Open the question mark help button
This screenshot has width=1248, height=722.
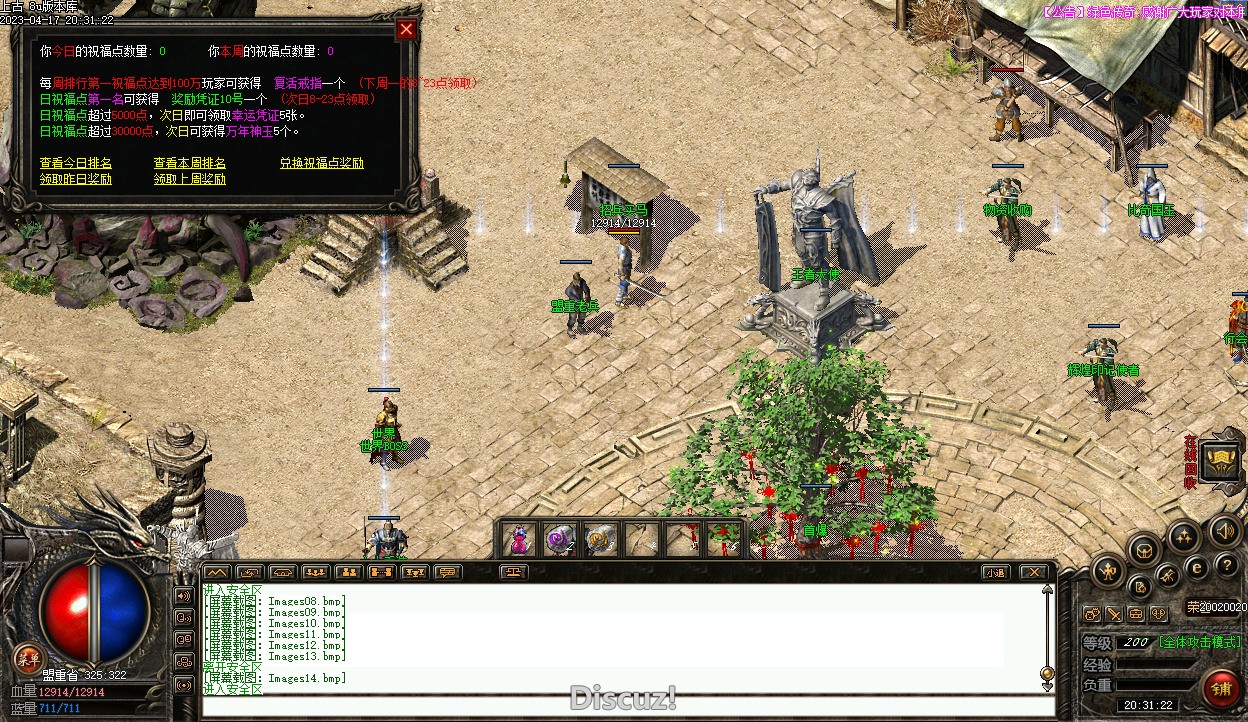(1227, 566)
